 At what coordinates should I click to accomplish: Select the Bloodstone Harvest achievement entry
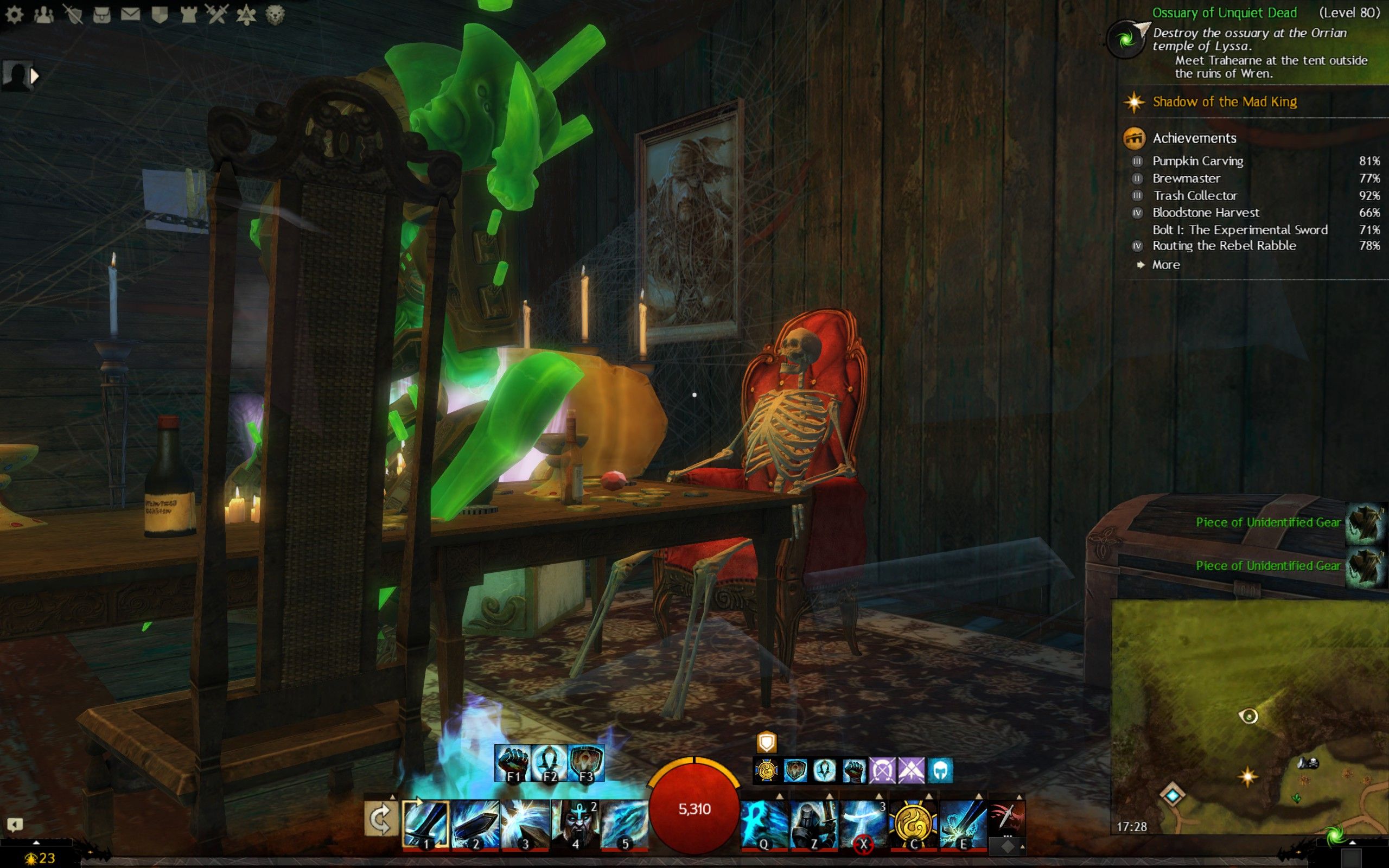pyautogui.click(x=1205, y=213)
